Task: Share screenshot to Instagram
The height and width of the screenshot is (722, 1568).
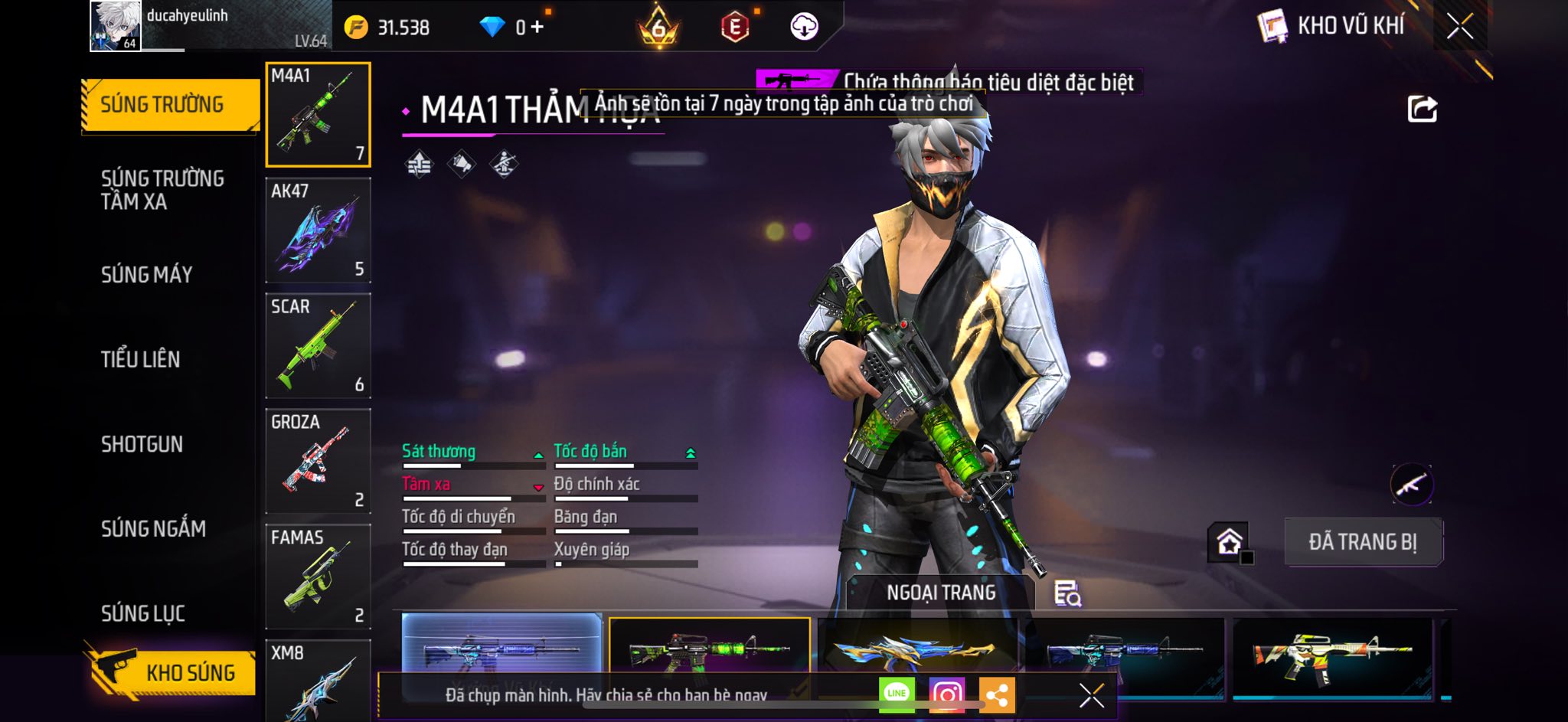Action: [947, 694]
